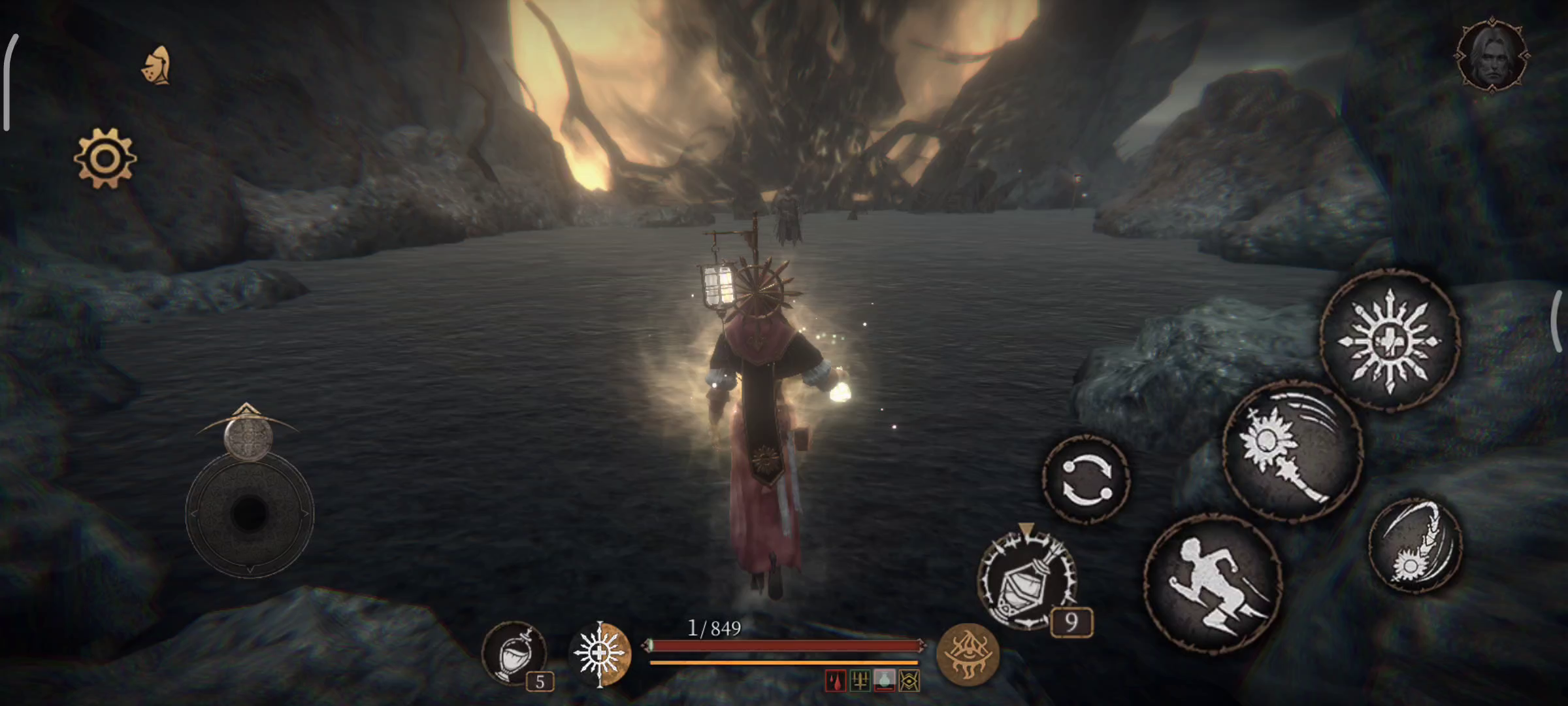Viewport: 1568px width, 706px height.
Task: Switch weapons with the circular arrows button
Action: pos(1086,479)
